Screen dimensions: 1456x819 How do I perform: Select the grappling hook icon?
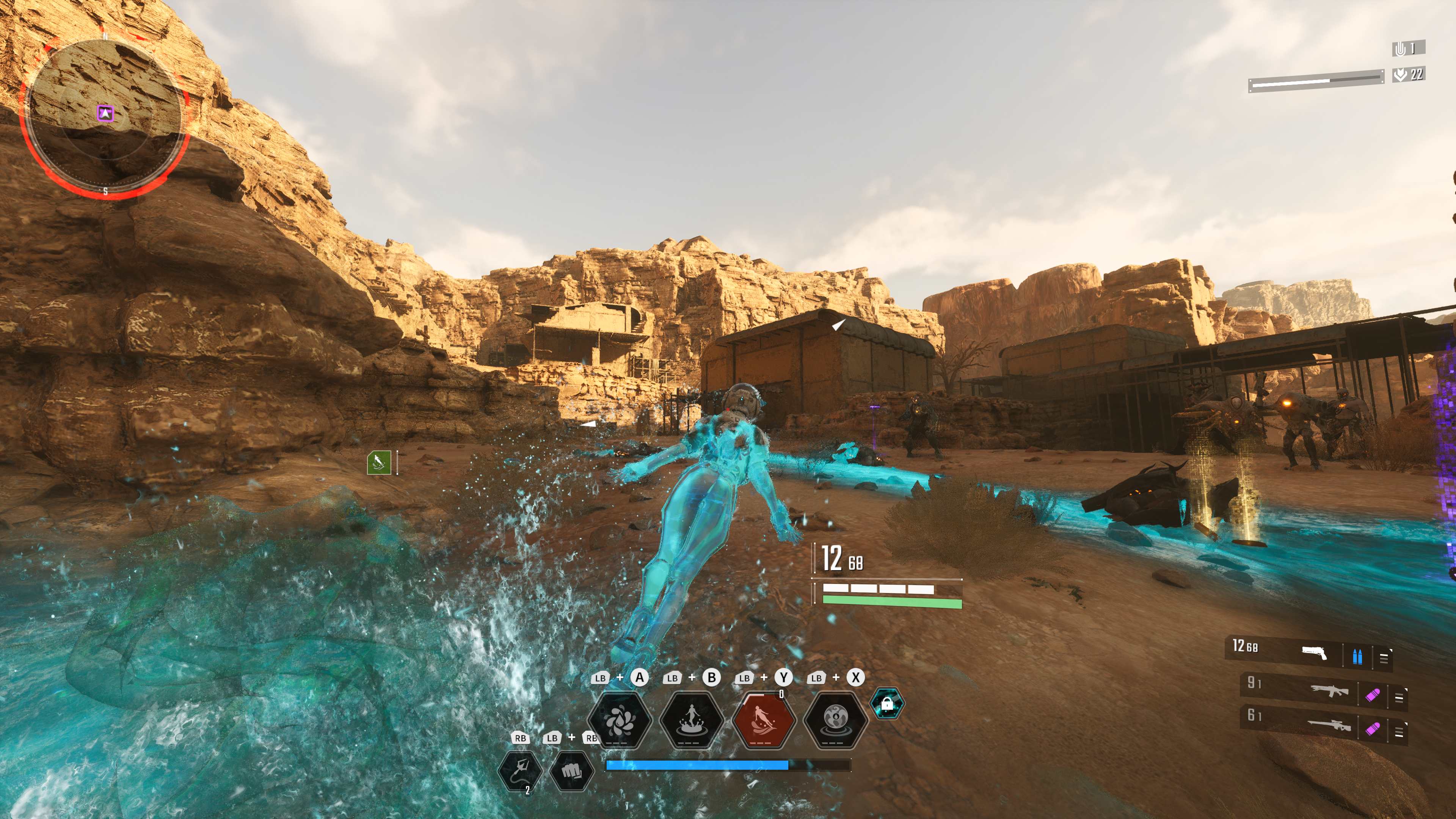[519, 770]
